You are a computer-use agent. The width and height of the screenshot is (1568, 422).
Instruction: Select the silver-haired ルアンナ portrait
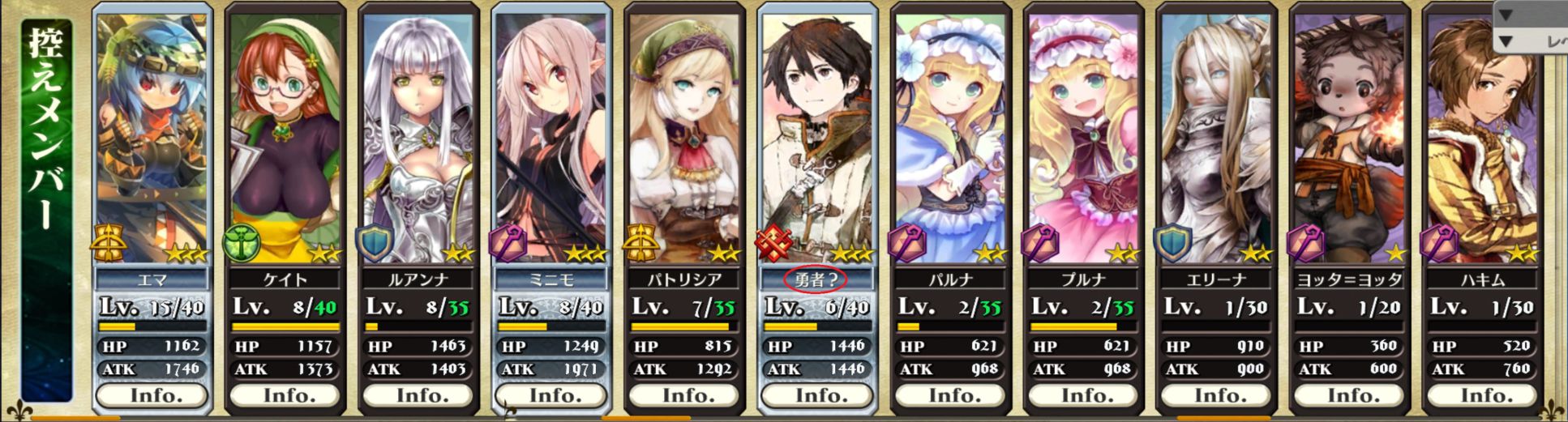[x=418, y=138]
